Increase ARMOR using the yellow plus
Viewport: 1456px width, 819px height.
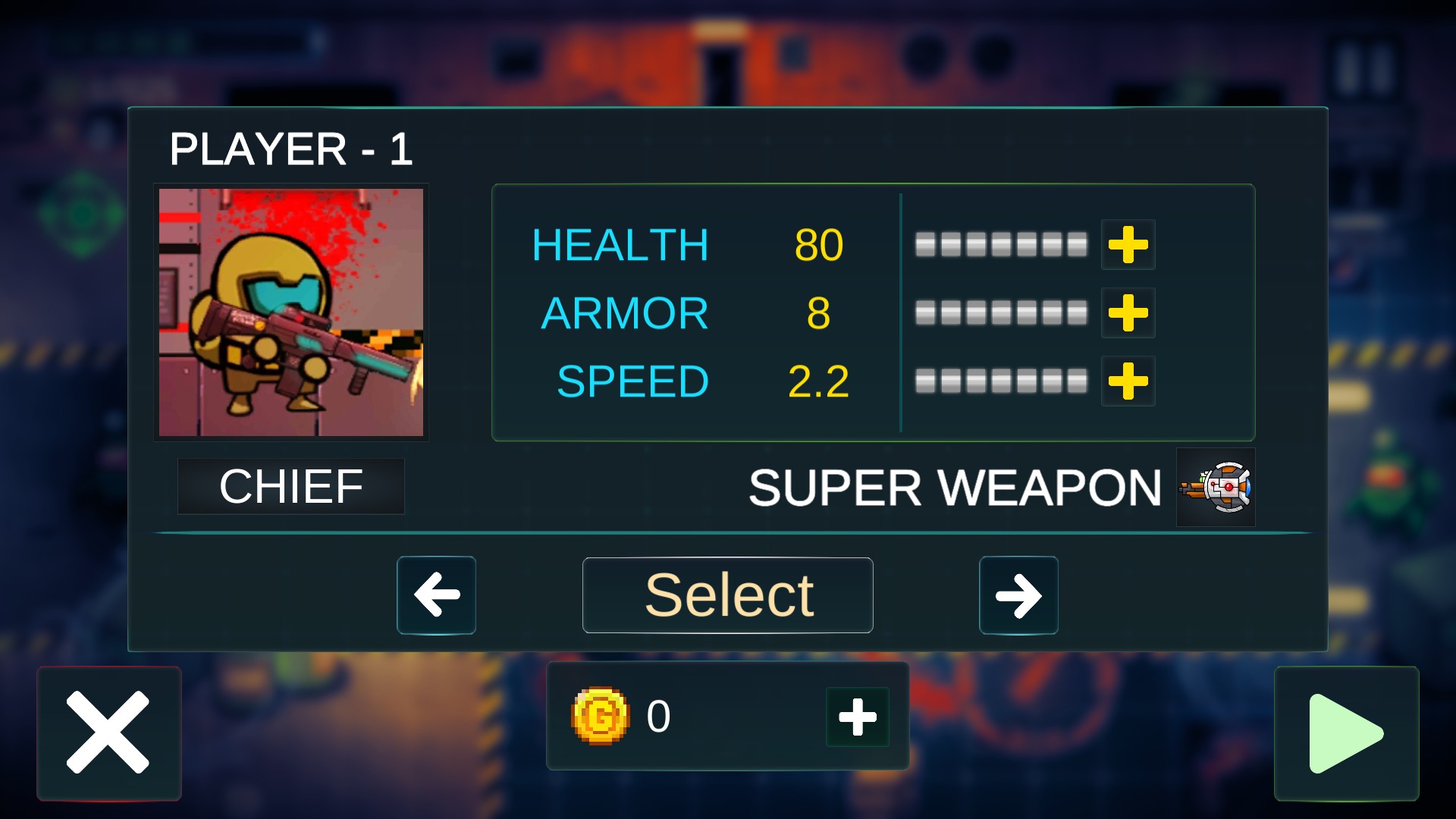click(1128, 313)
